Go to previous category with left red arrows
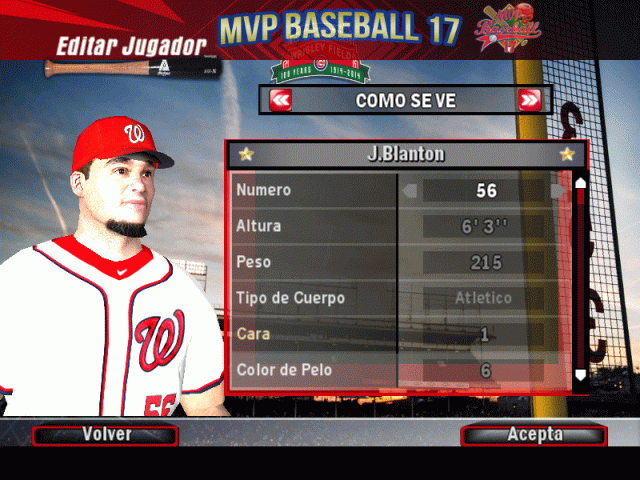Image resolution: width=640 pixels, height=480 pixels. 281,100
